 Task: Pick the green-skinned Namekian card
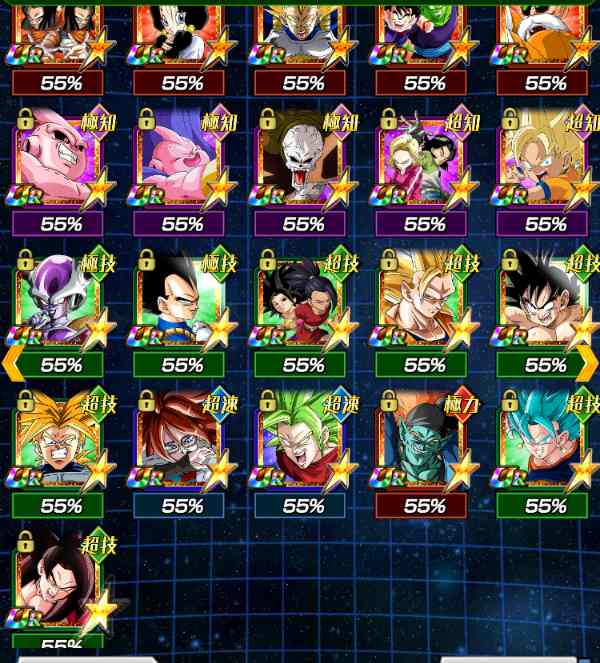click(424, 440)
